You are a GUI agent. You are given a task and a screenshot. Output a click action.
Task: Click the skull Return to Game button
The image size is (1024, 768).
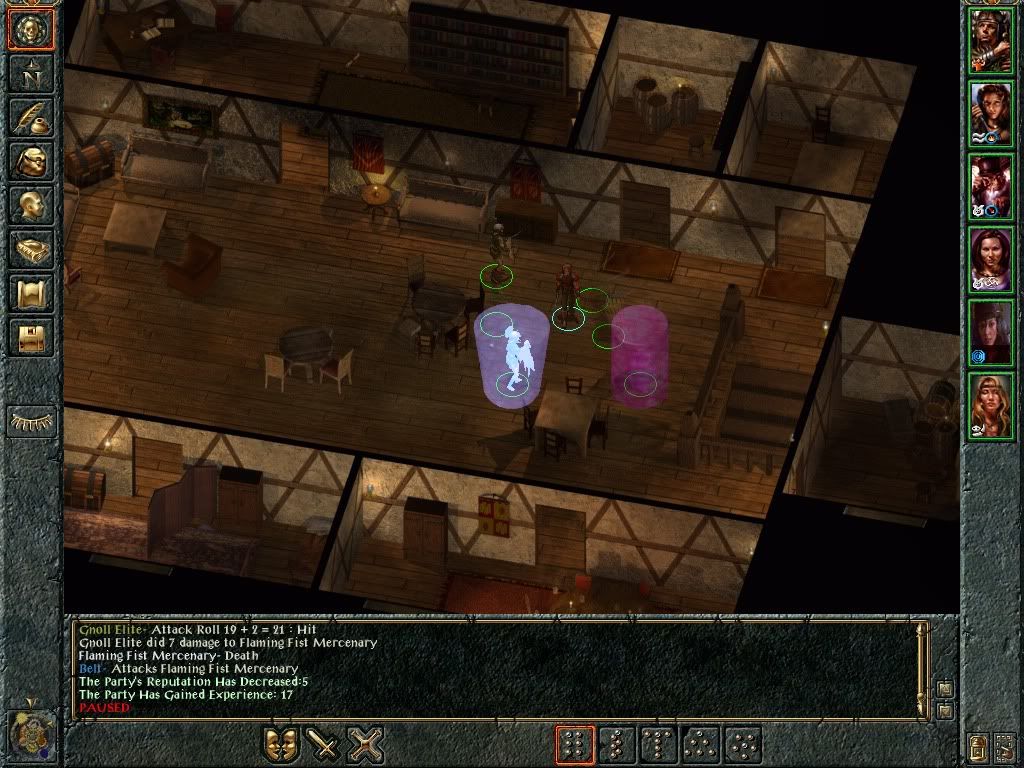click(x=31, y=30)
